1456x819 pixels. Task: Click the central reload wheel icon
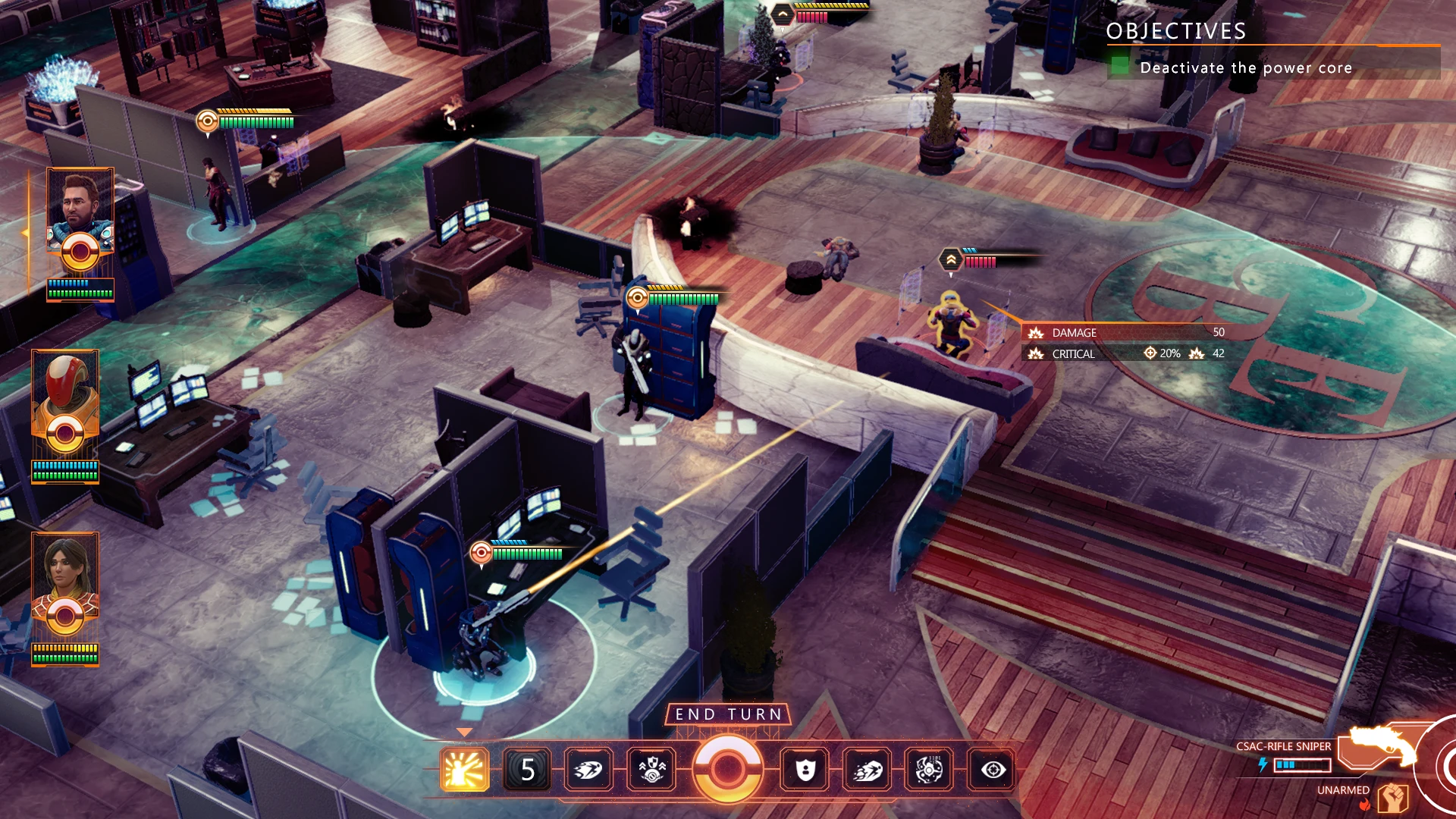click(x=728, y=770)
